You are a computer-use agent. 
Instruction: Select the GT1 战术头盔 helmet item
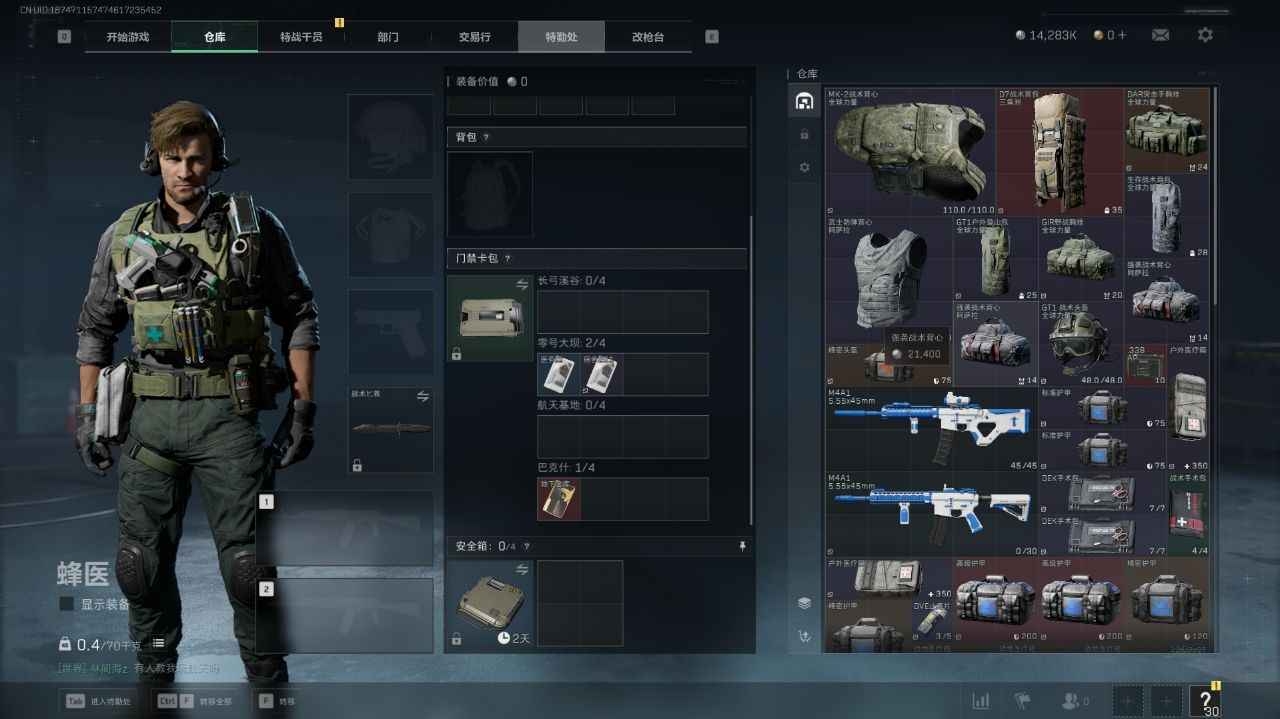click(1080, 343)
